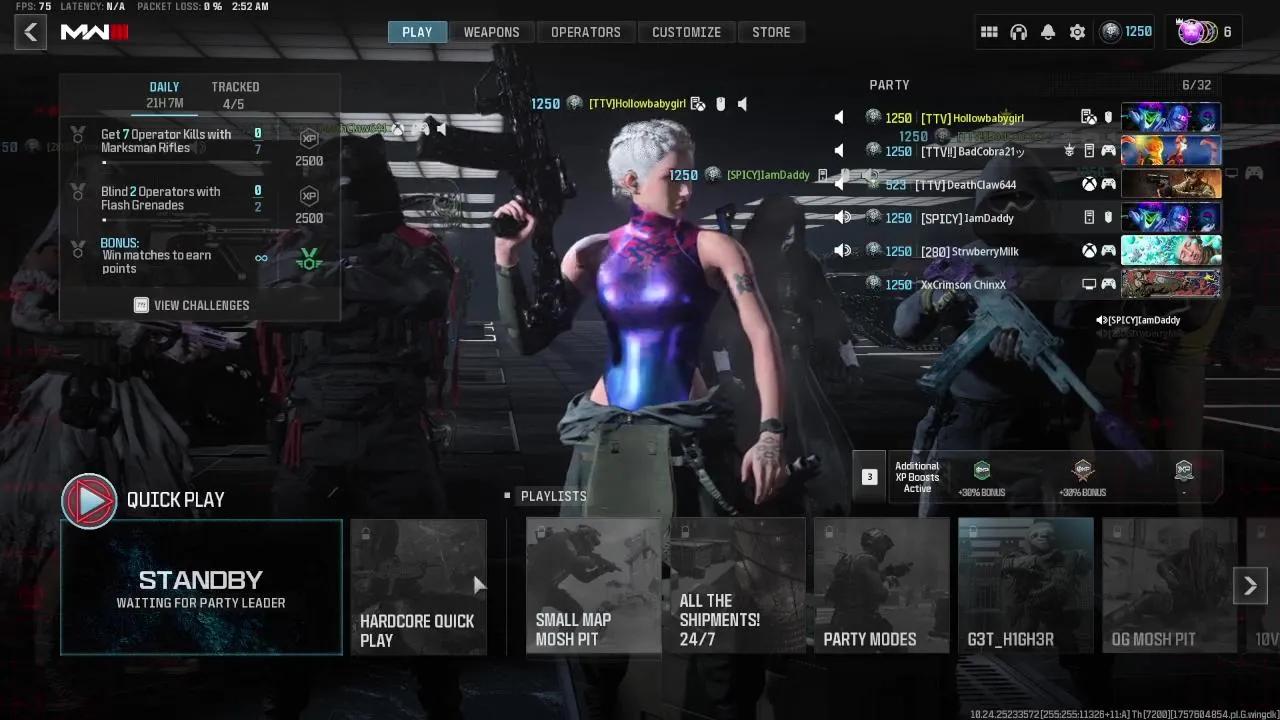Select the Battle Pass token orb showing 6
The image size is (1280, 720).
(x=1193, y=31)
